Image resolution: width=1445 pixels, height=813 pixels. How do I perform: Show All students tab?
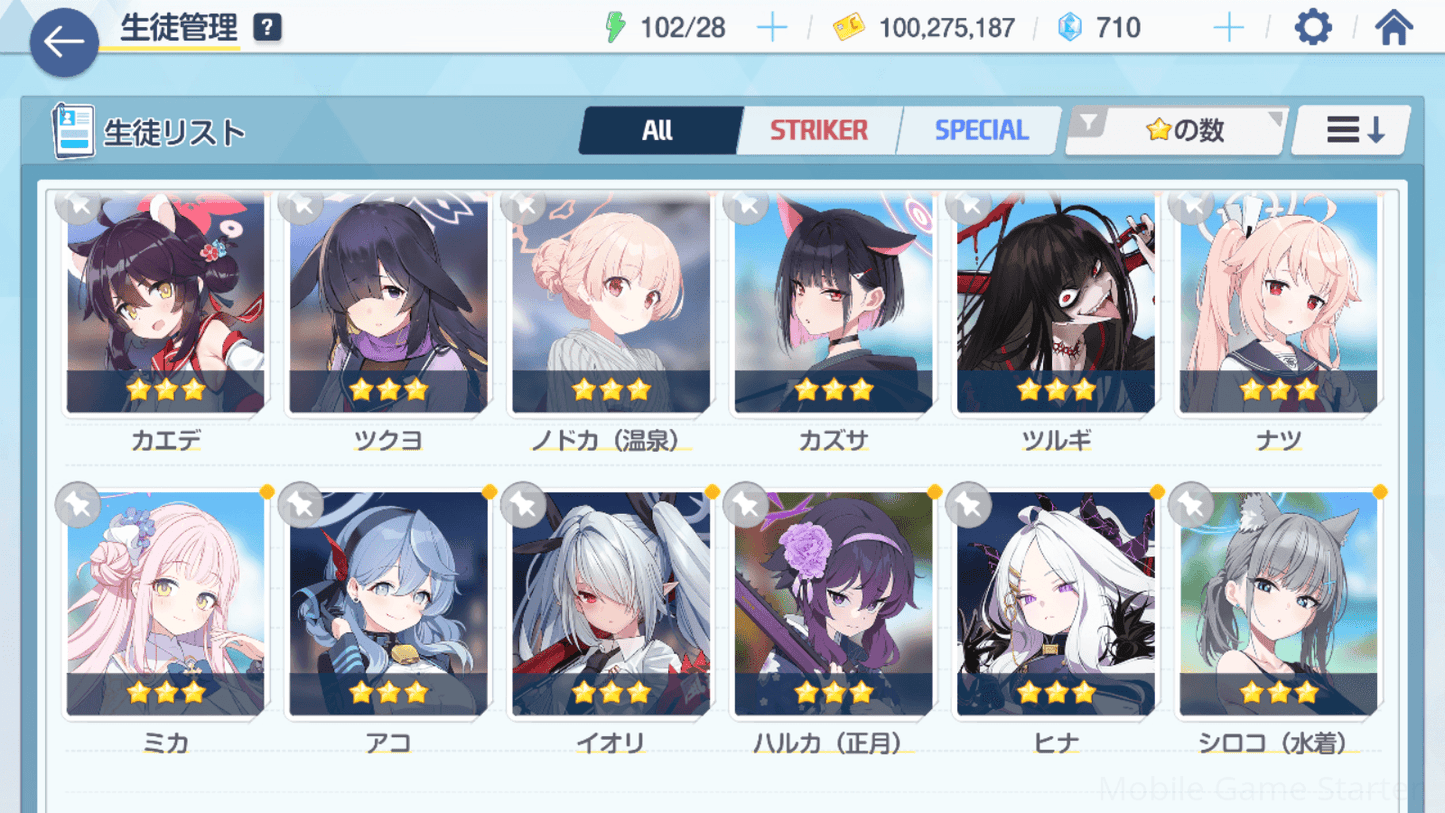click(658, 130)
